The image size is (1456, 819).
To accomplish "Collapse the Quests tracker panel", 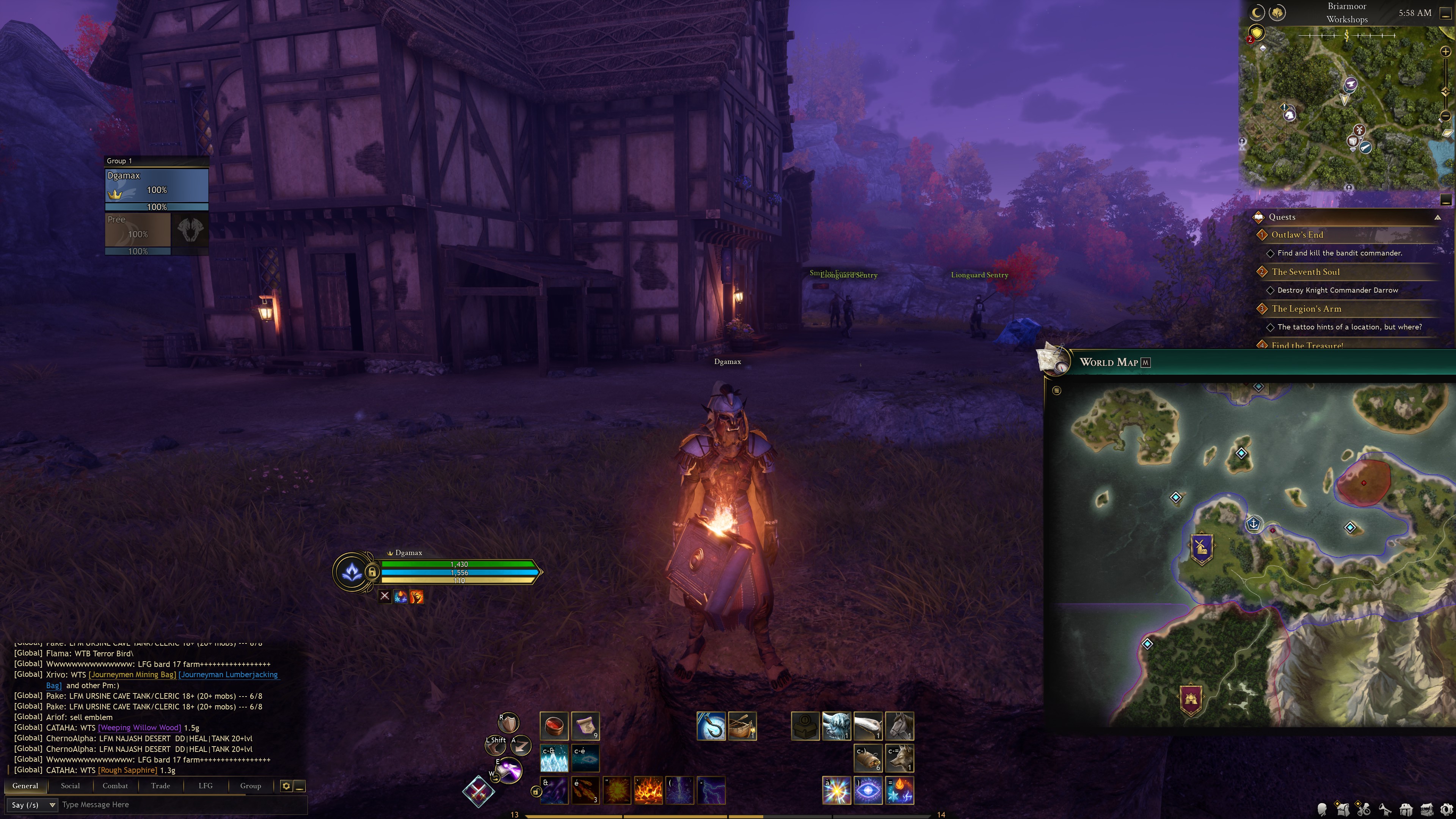I will (1437, 217).
